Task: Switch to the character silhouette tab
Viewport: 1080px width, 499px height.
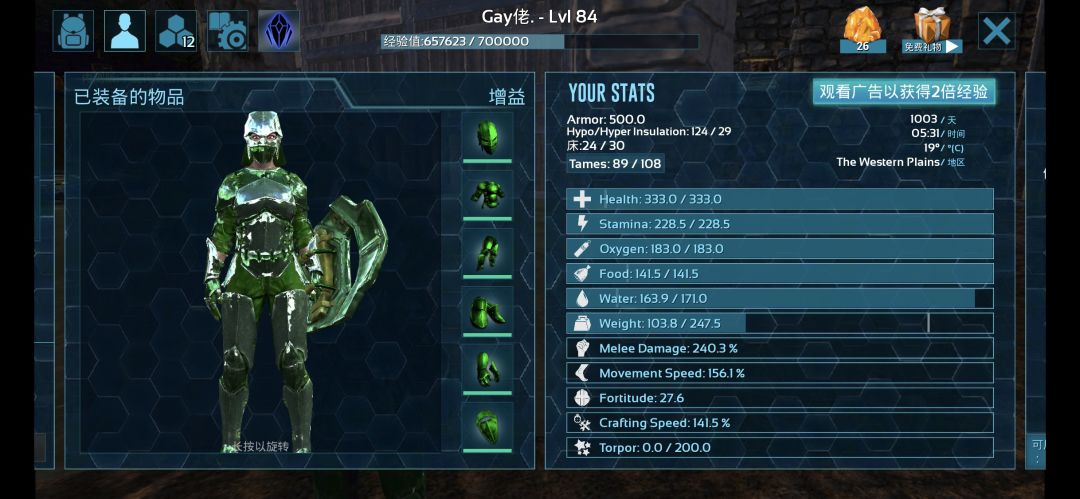Action: pos(125,31)
